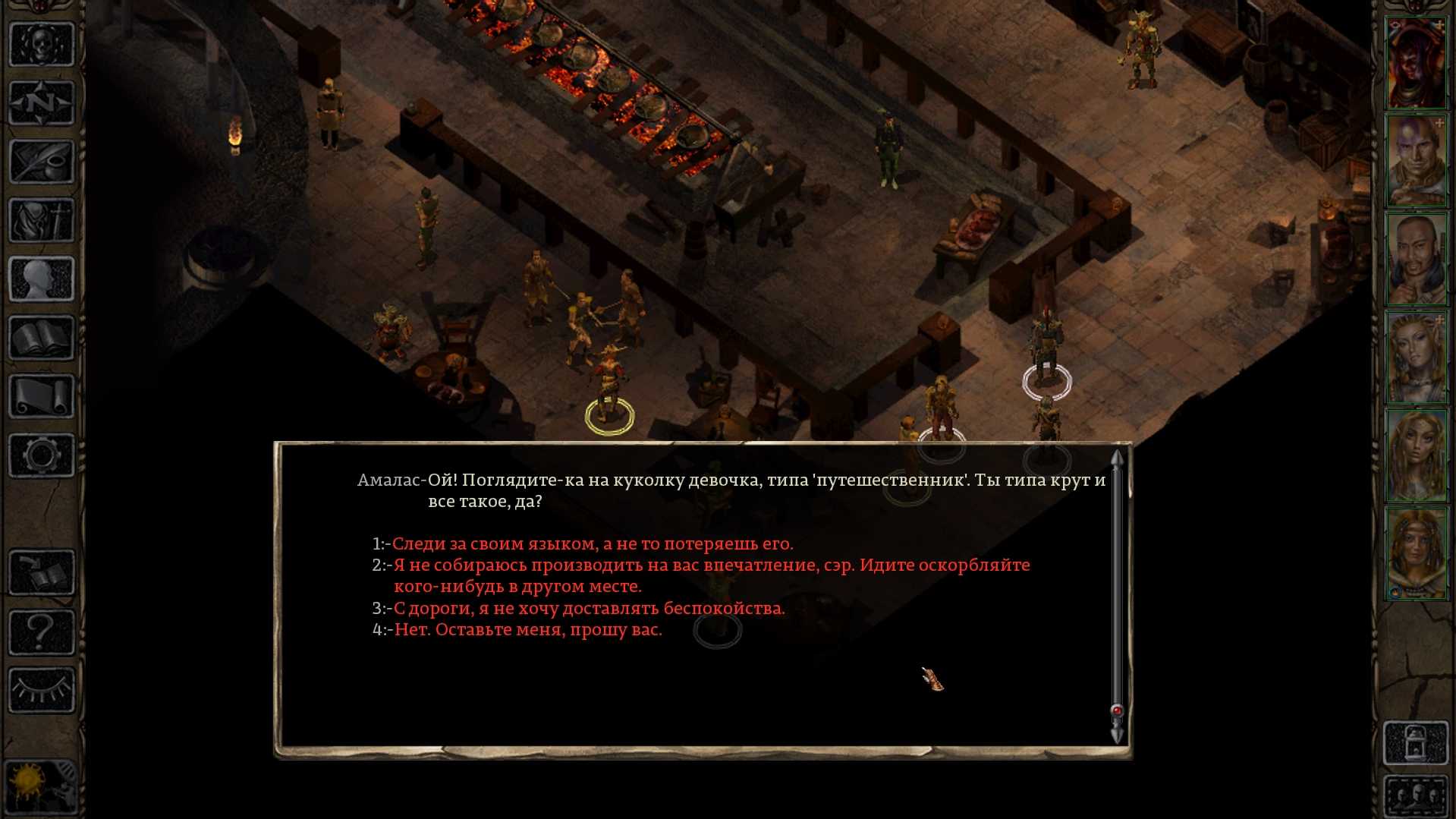
Task: Select the red horned character portrait
Action: 1416,64
